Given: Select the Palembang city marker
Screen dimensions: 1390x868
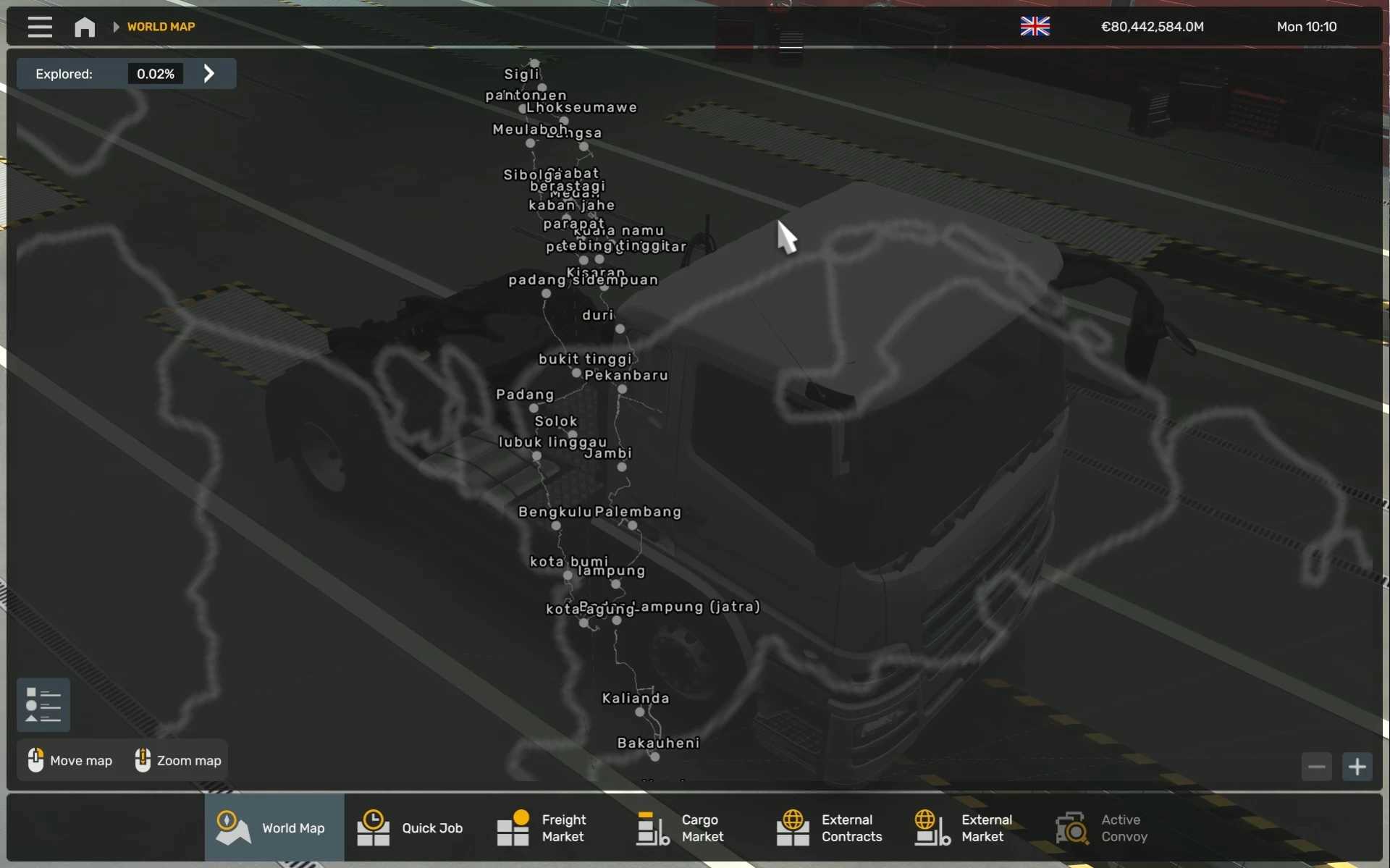Looking at the screenshot, I should click(x=633, y=526).
